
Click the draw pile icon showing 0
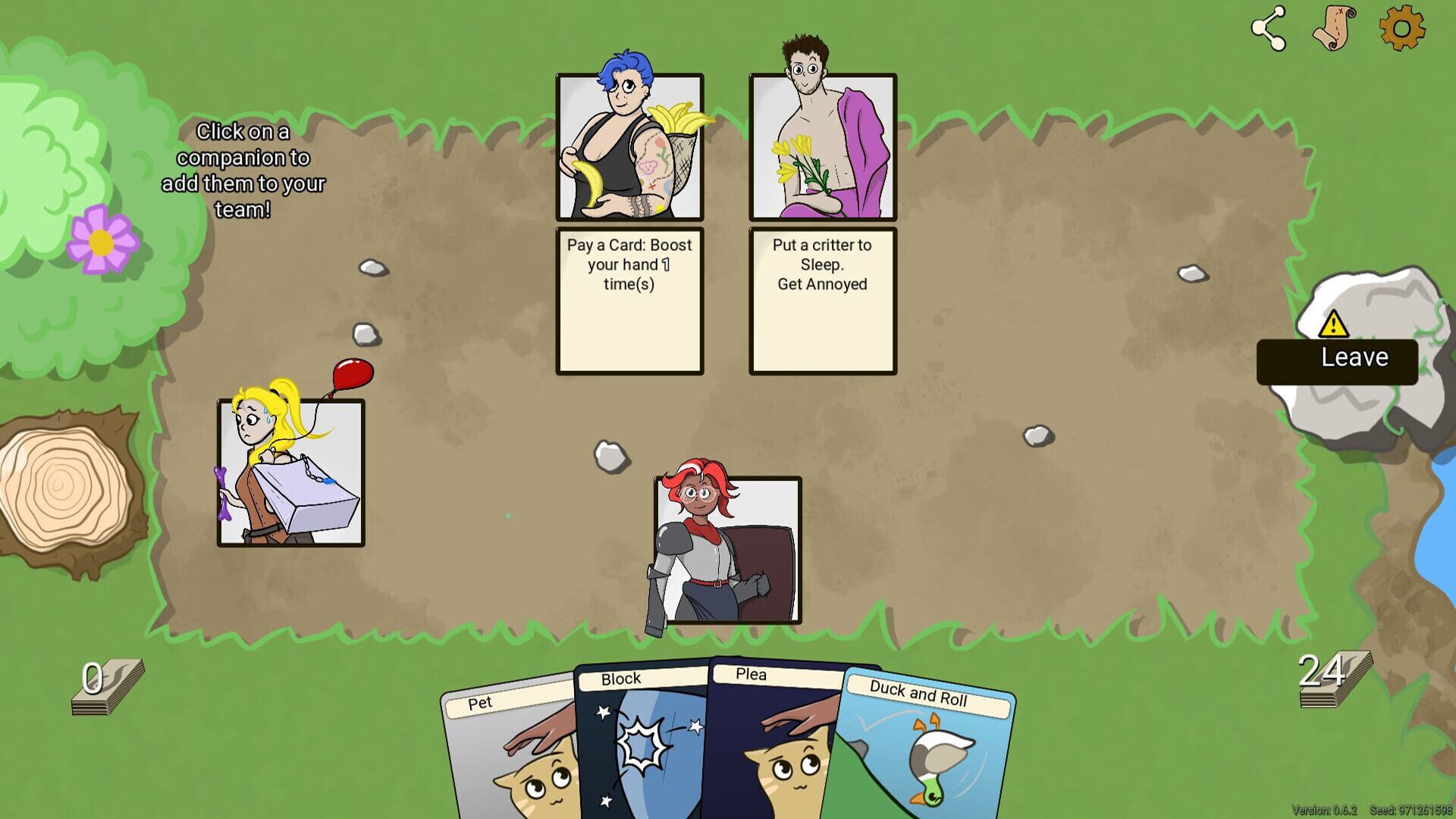(x=106, y=686)
